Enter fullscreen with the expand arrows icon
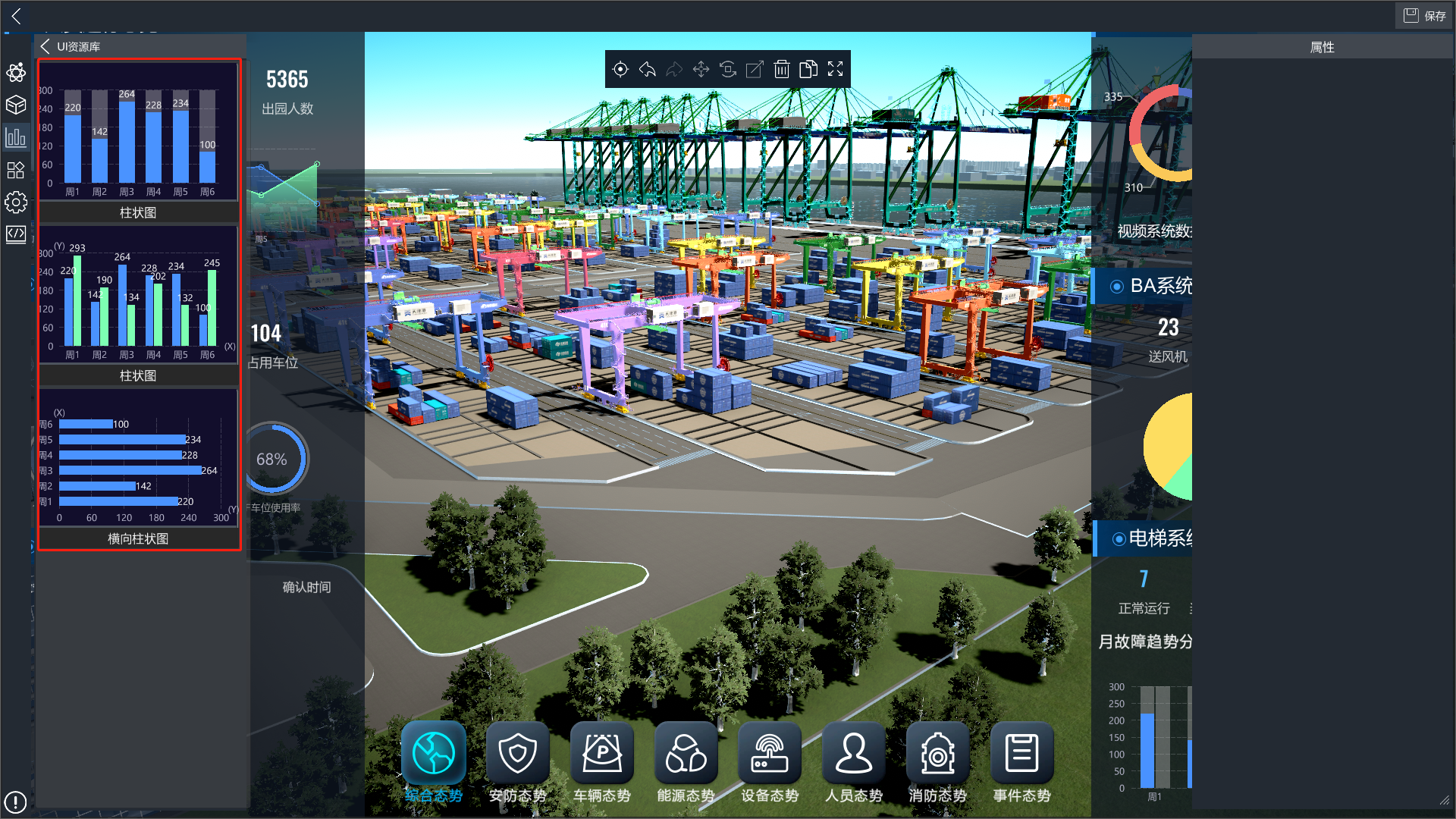The image size is (1456, 819). pyautogui.click(x=836, y=70)
